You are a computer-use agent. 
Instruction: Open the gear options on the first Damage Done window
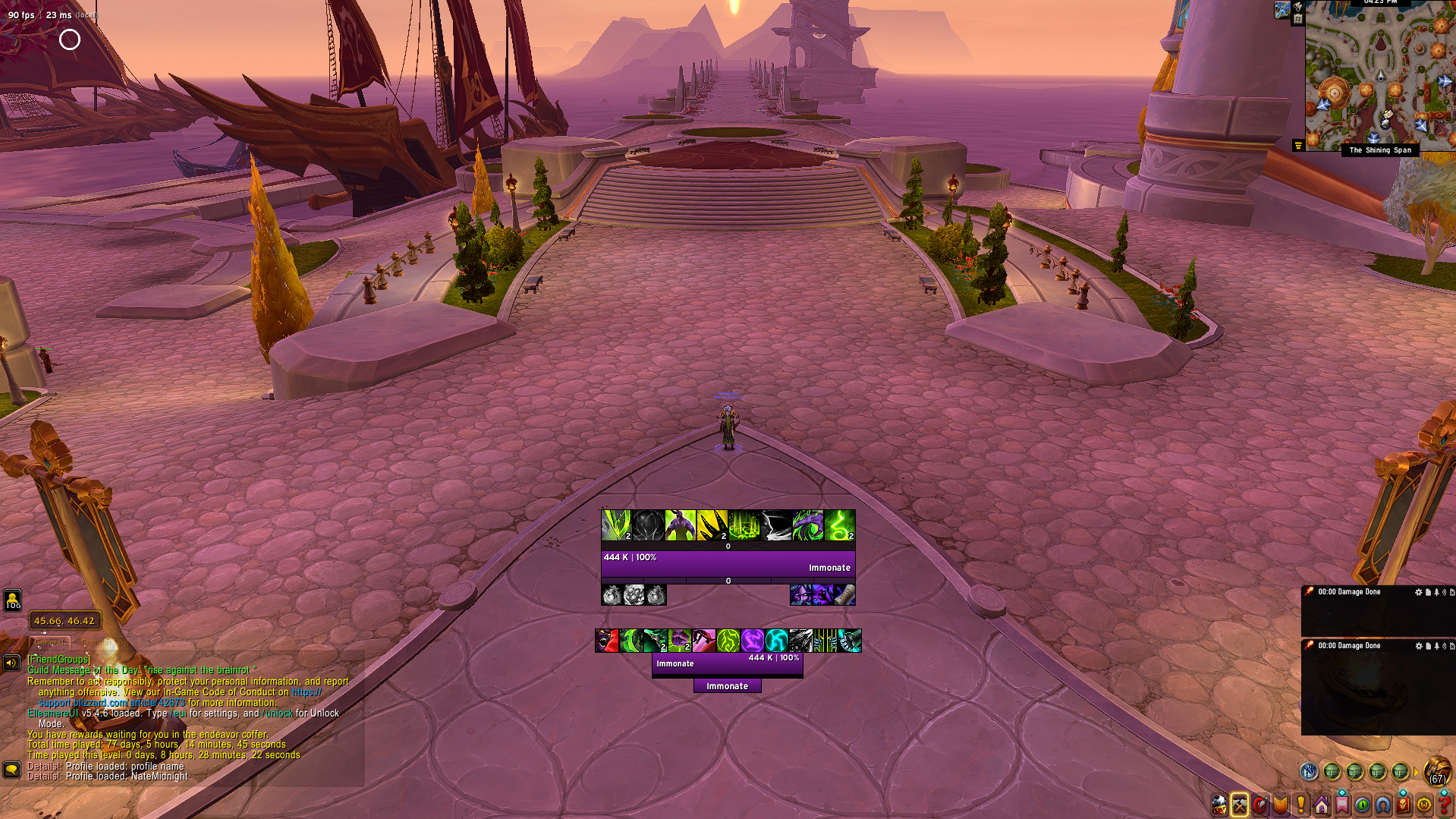tap(1418, 593)
